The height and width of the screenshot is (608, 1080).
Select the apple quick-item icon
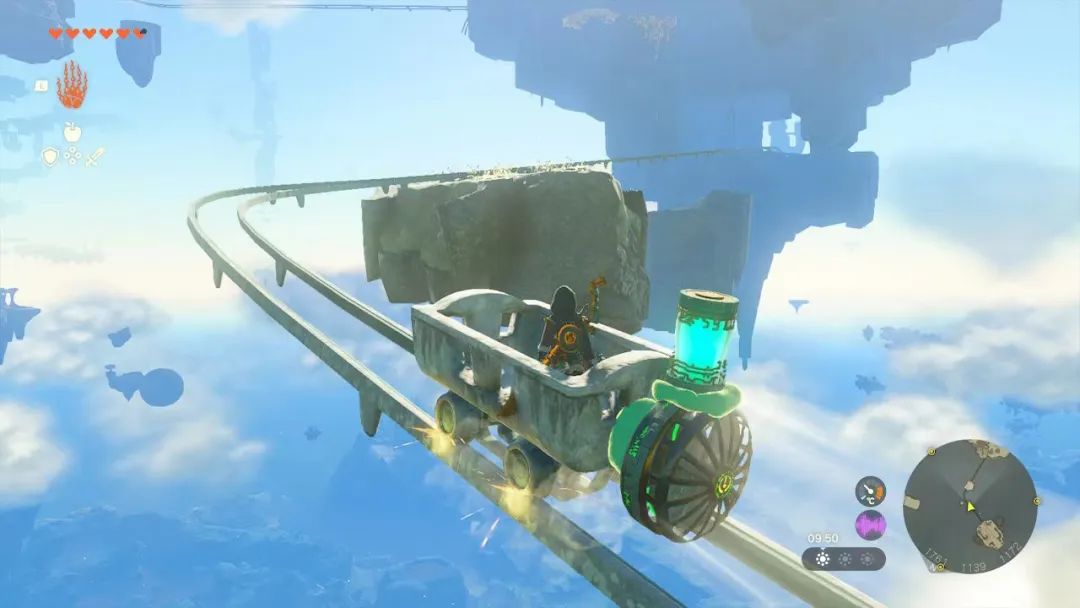(x=71, y=131)
